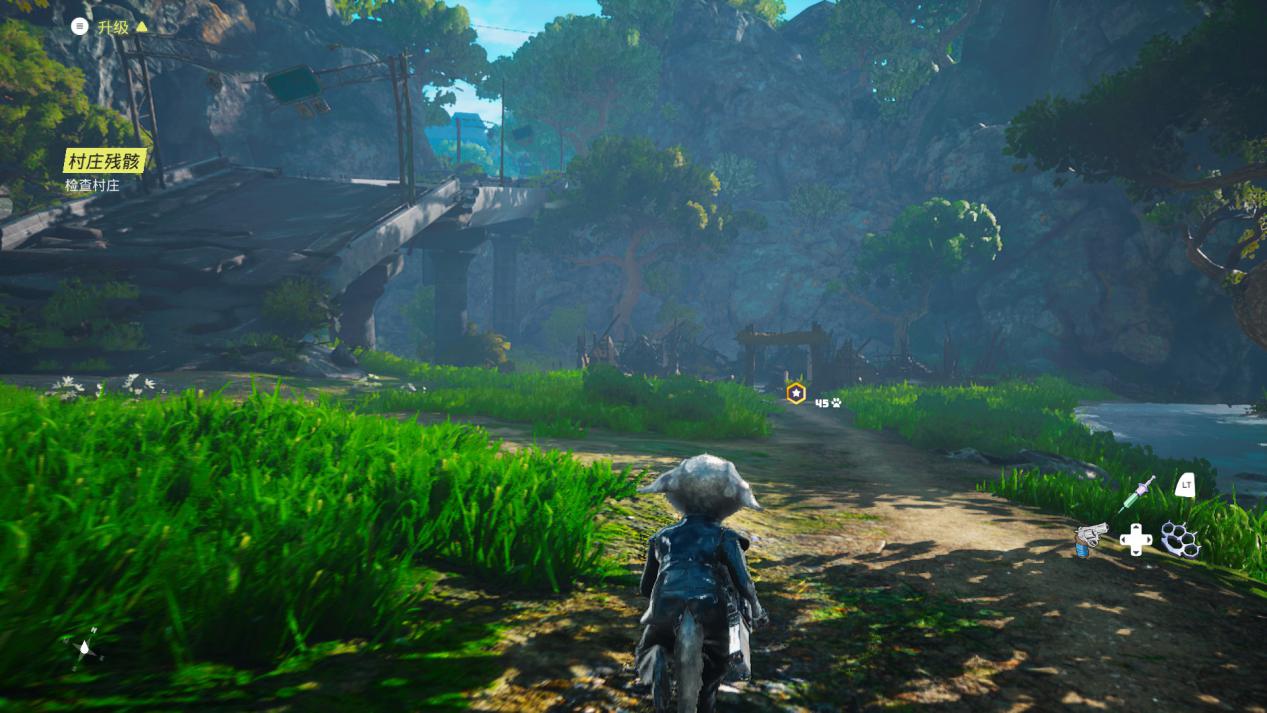
Task: Open the 升级 level-up notification
Action: coord(112,27)
